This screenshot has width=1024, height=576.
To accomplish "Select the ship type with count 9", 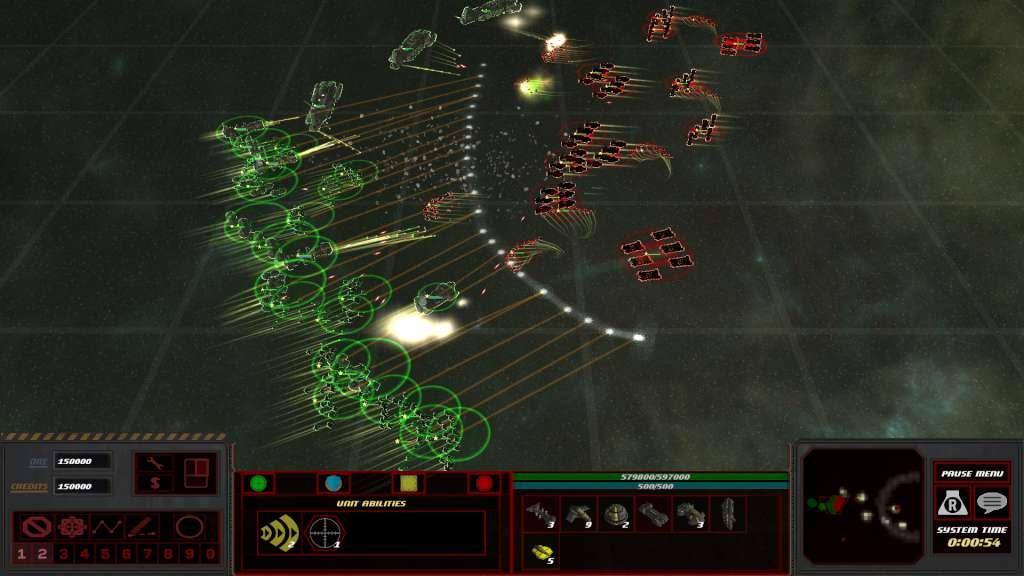I will click(x=579, y=514).
